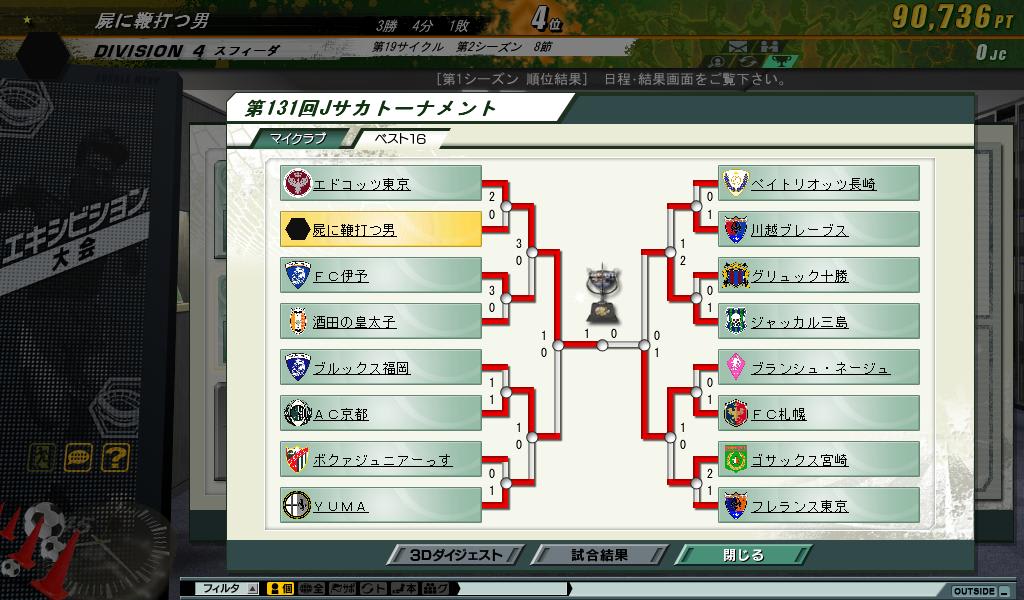Choose the highlighted 屍に鞭打つ男 team
The height and width of the screenshot is (600, 1024).
(381, 230)
